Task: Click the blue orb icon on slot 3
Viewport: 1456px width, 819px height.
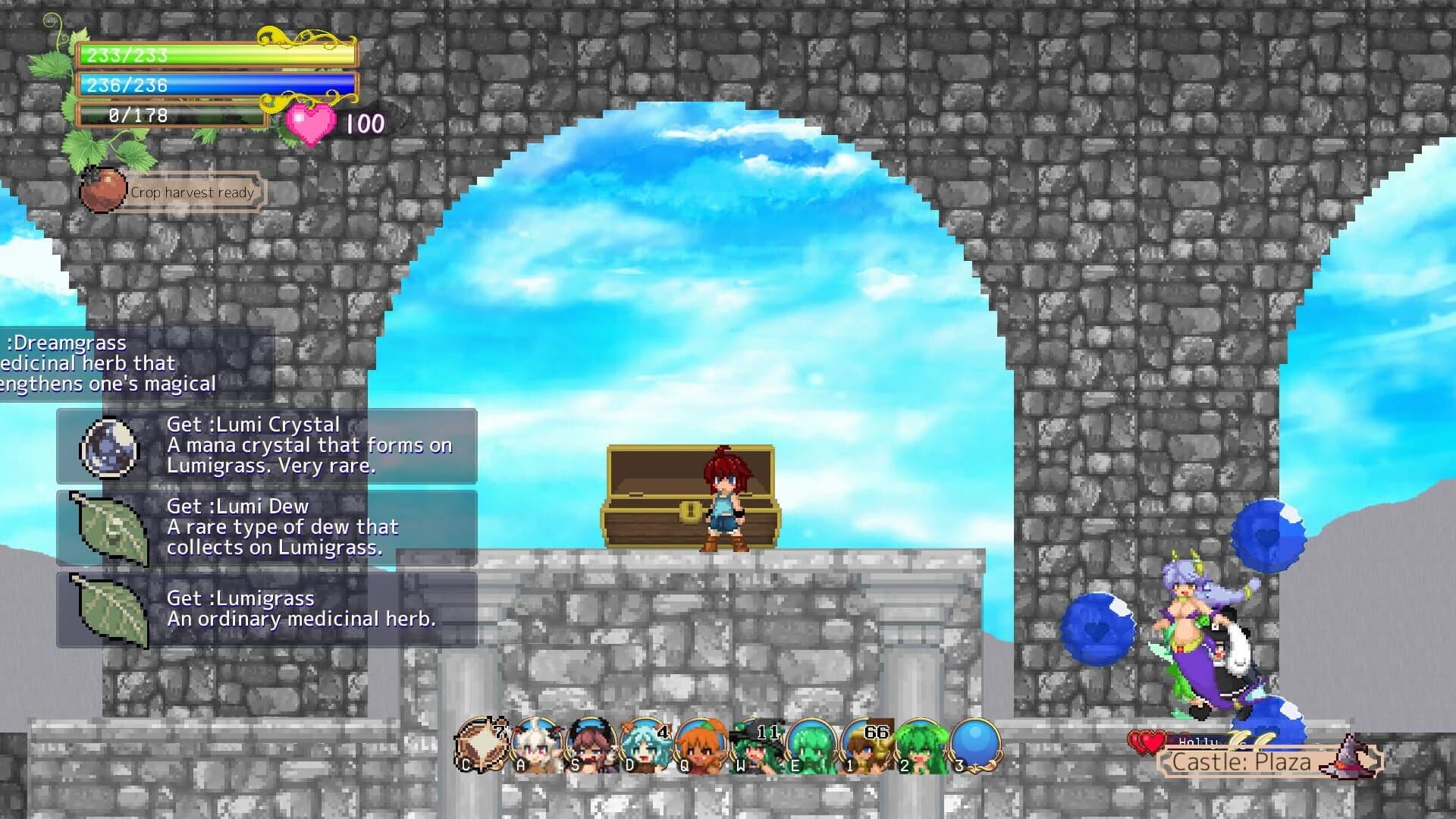Action: (x=974, y=739)
